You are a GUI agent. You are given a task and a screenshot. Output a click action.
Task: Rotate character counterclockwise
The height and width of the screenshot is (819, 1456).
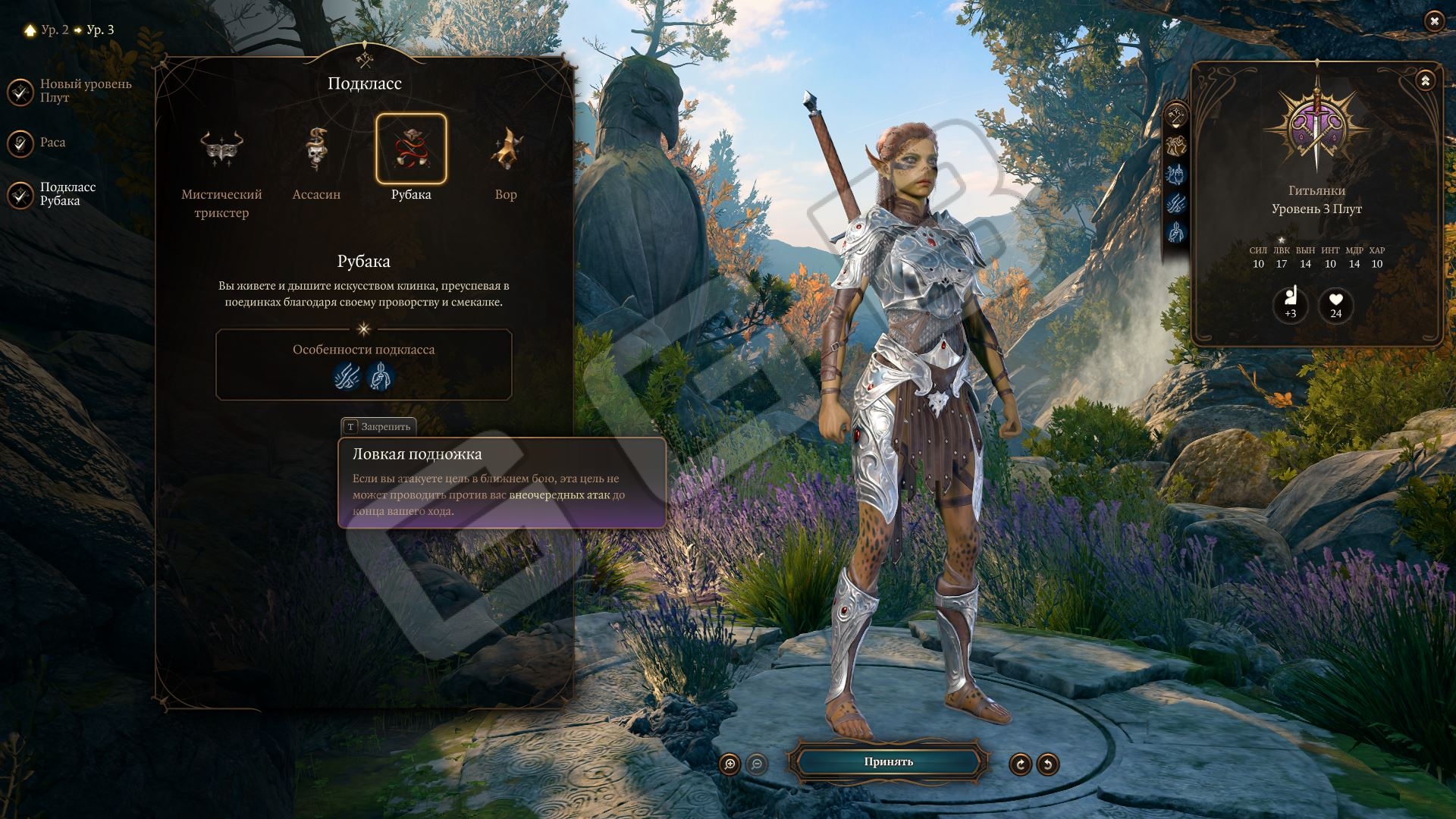(1047, 764)
